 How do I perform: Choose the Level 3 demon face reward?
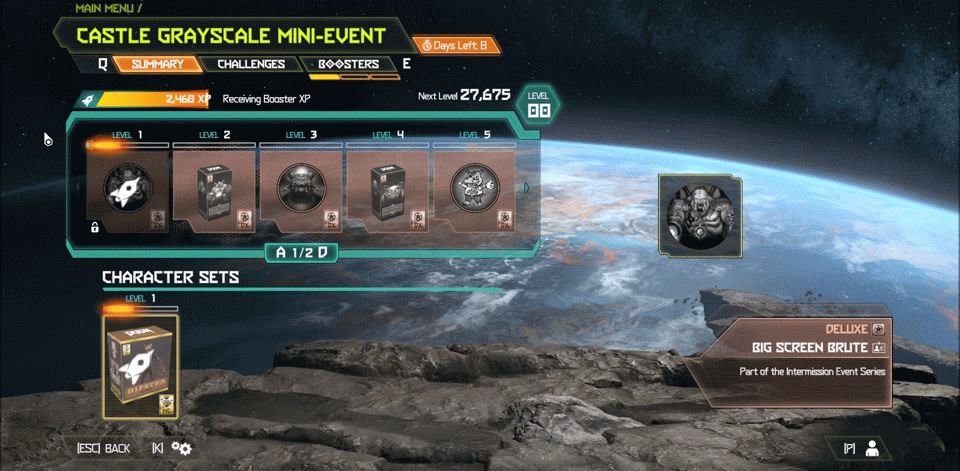click(x=302, y=190)
